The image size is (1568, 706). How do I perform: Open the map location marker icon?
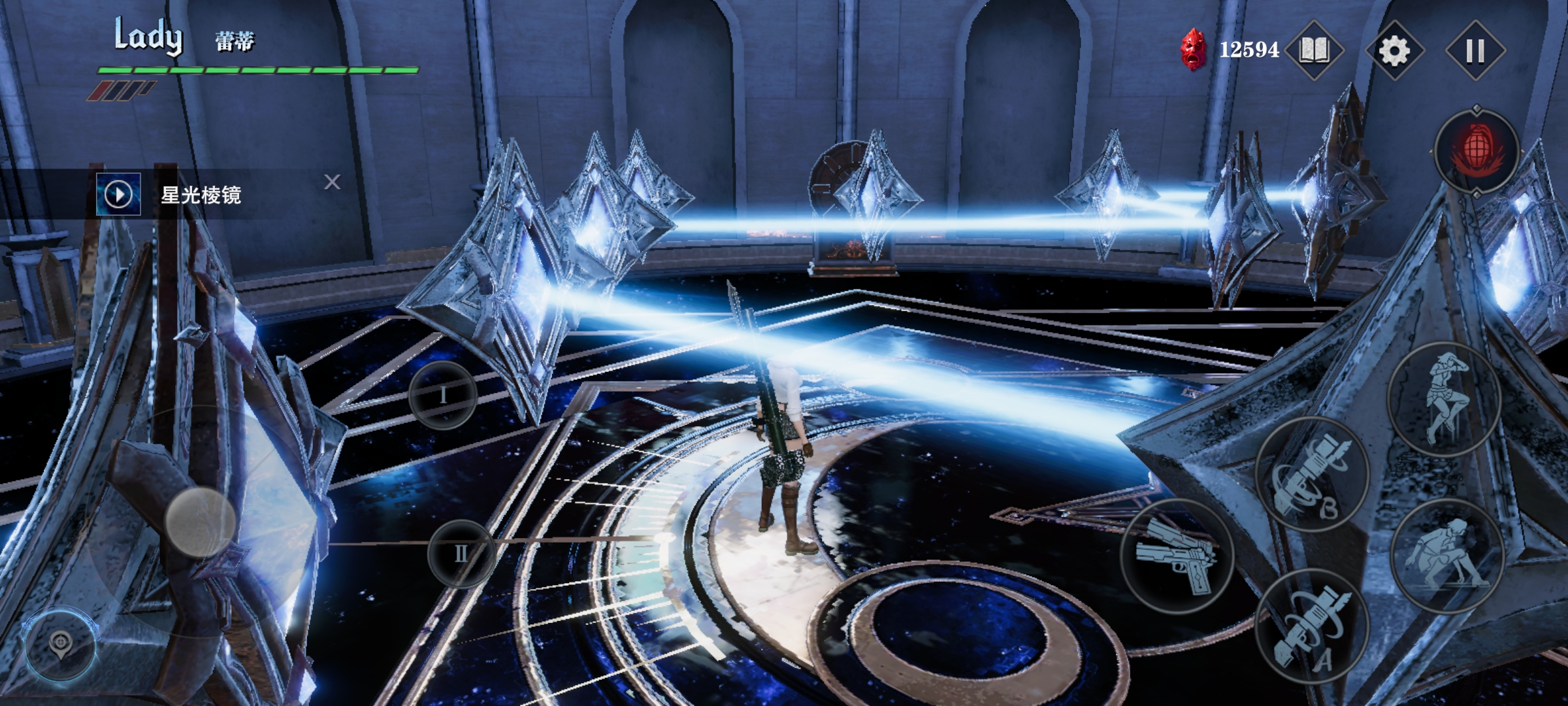tap(60, 644)
